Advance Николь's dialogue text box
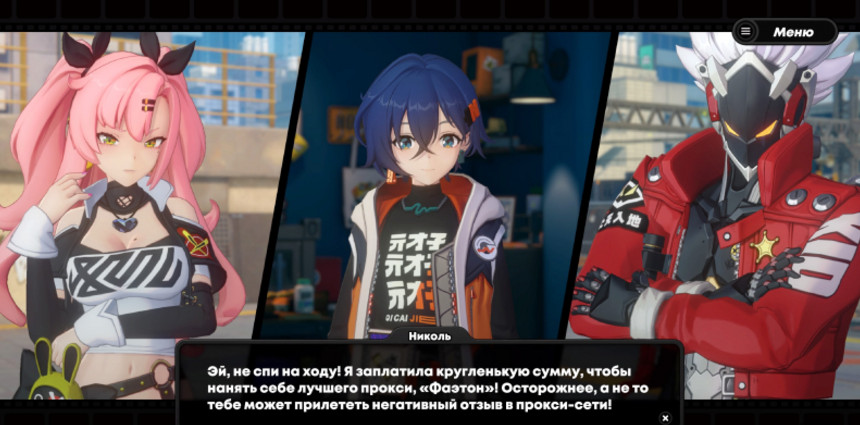The image size is (860, 425). [430, 386]
